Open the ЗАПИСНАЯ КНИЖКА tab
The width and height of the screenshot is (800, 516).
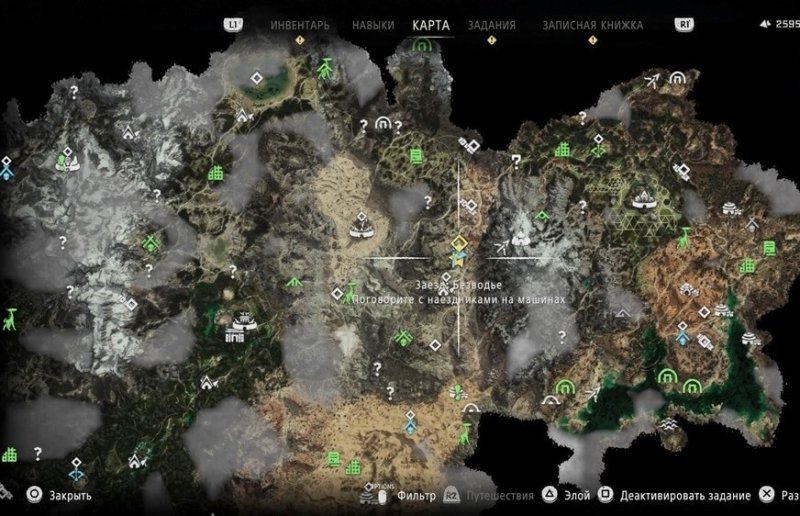point(592,24)
